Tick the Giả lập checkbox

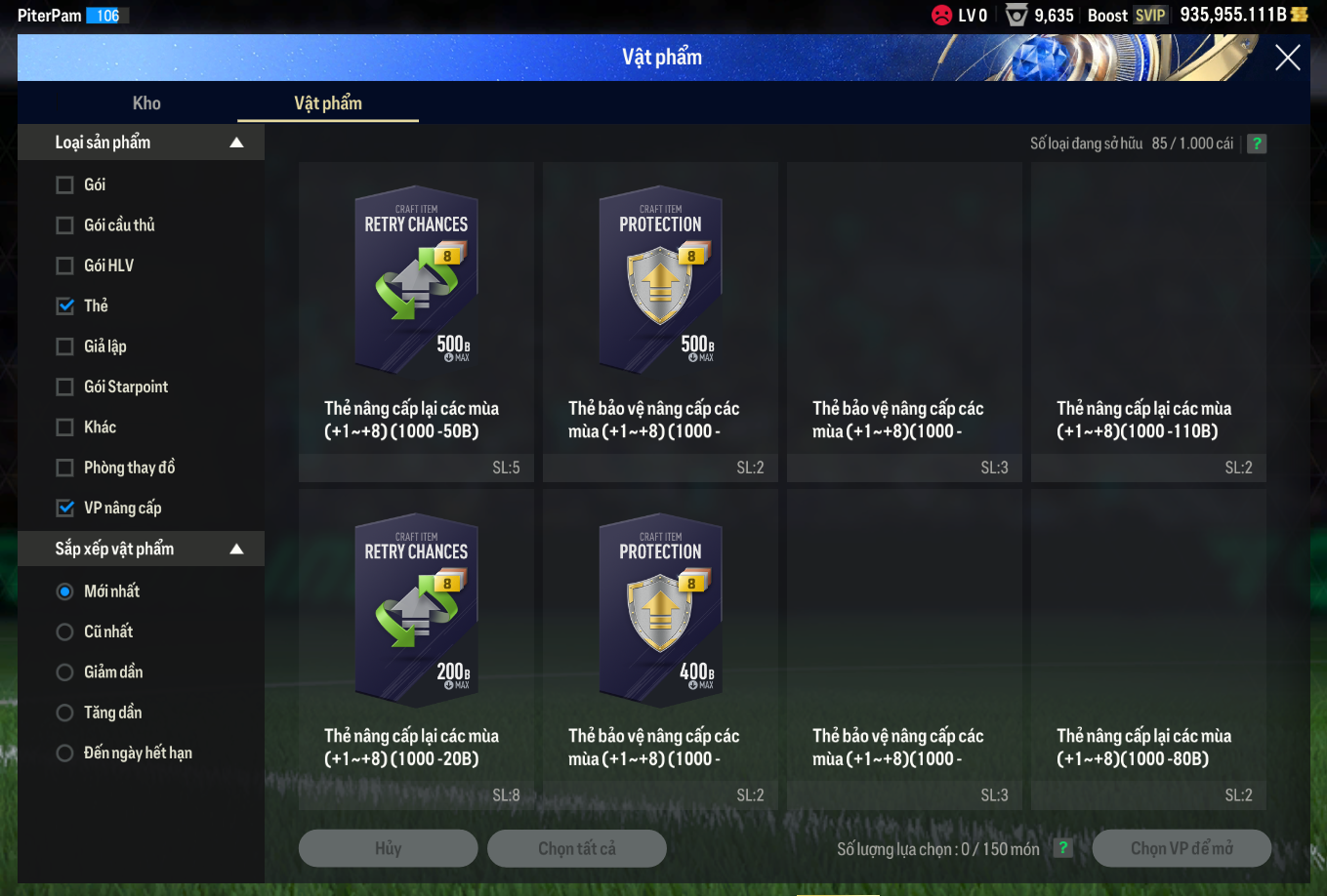tap(65, 346)
